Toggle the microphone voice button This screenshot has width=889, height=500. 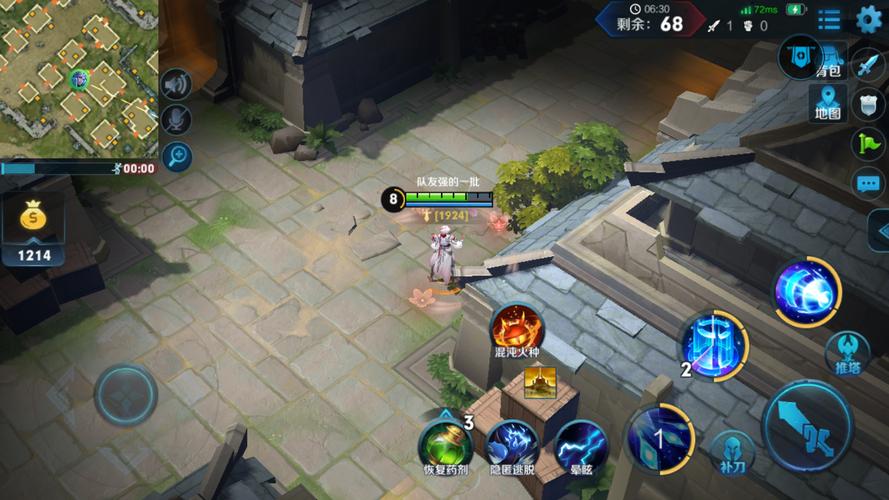[x=176, y=120]
